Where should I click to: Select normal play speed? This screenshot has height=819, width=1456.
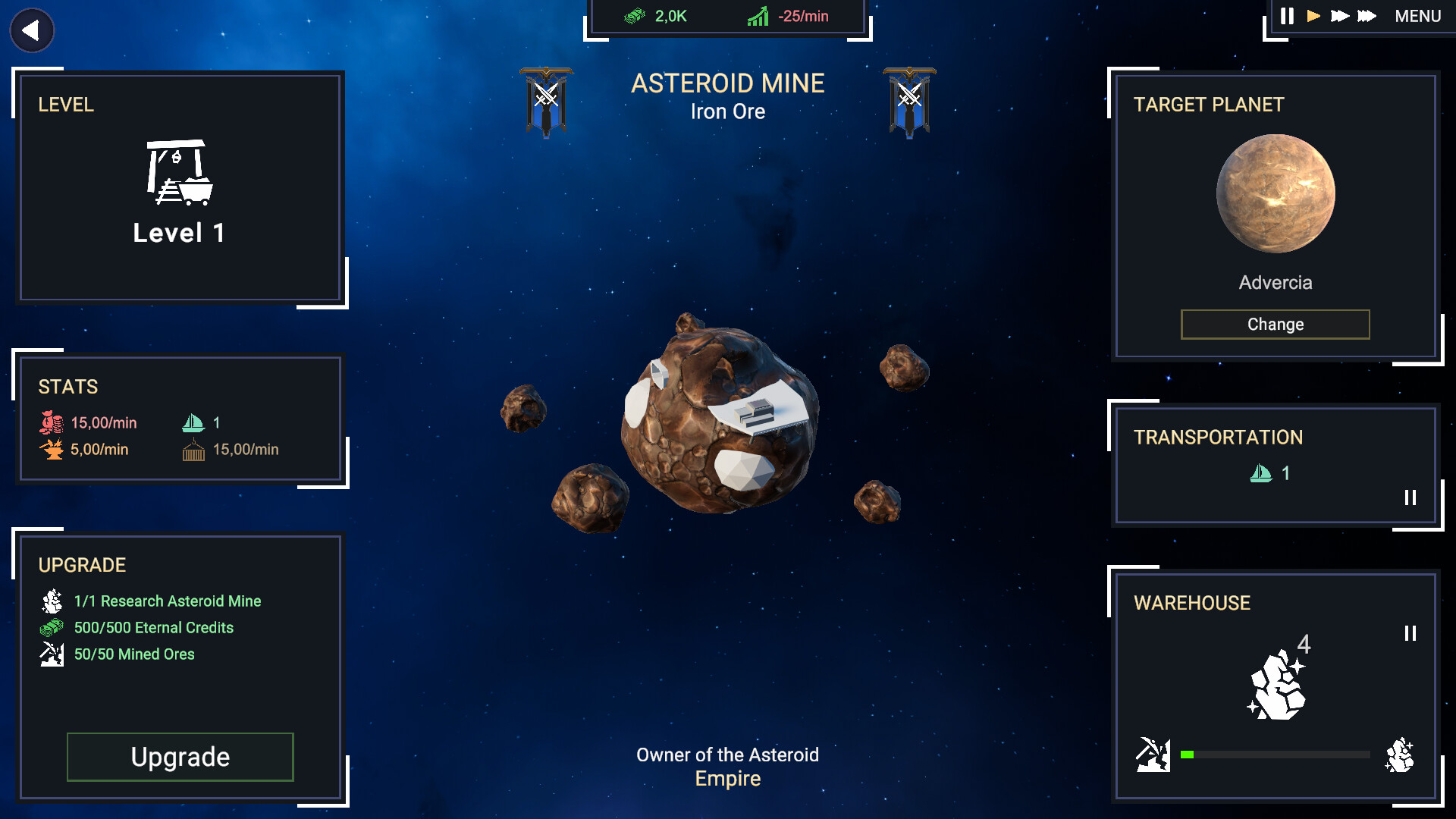point(1313,15)
